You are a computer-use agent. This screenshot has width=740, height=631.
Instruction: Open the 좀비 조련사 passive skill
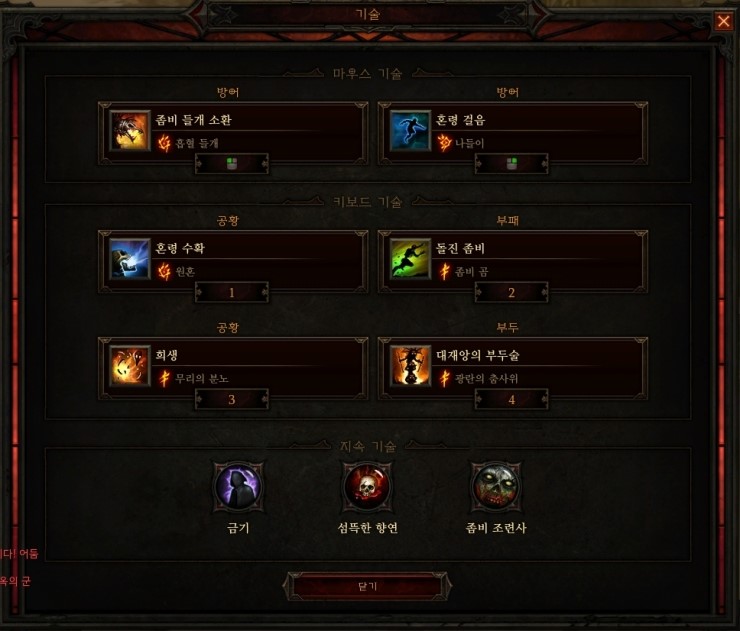point(496,487)
